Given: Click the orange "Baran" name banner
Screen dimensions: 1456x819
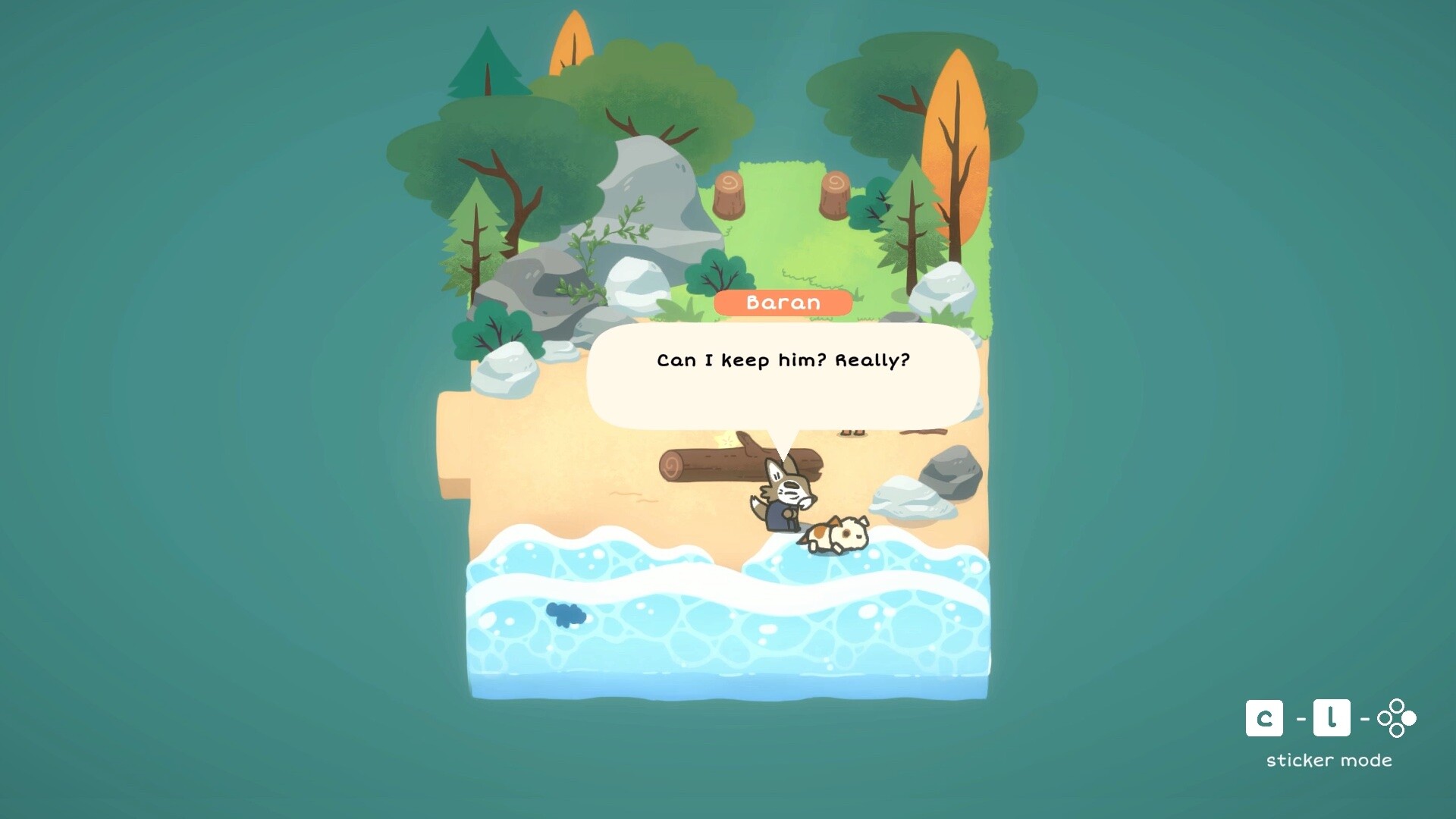Looking at the screenshot, I should click(783, 302).
